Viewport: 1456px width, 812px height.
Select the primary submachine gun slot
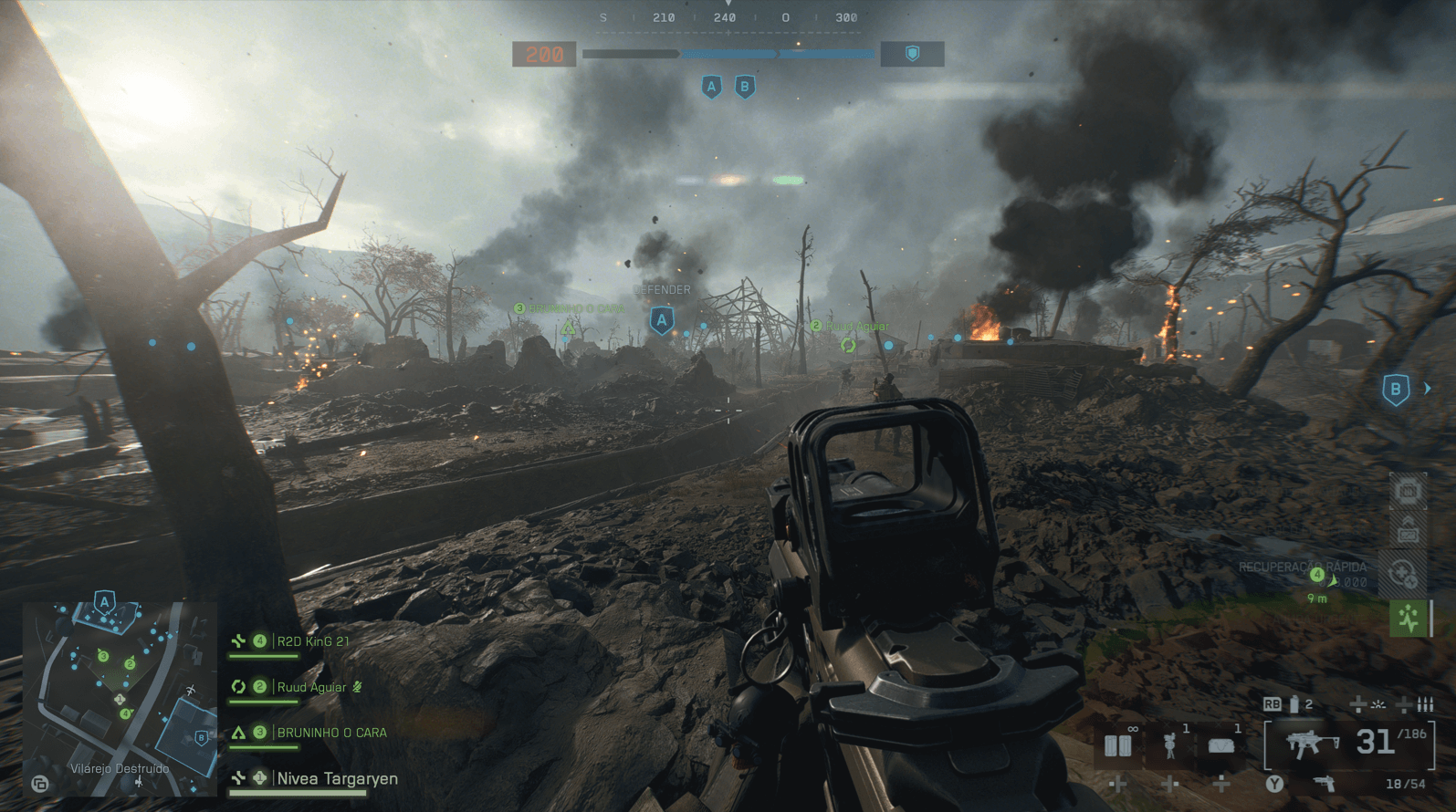(x=1311, y=744)
